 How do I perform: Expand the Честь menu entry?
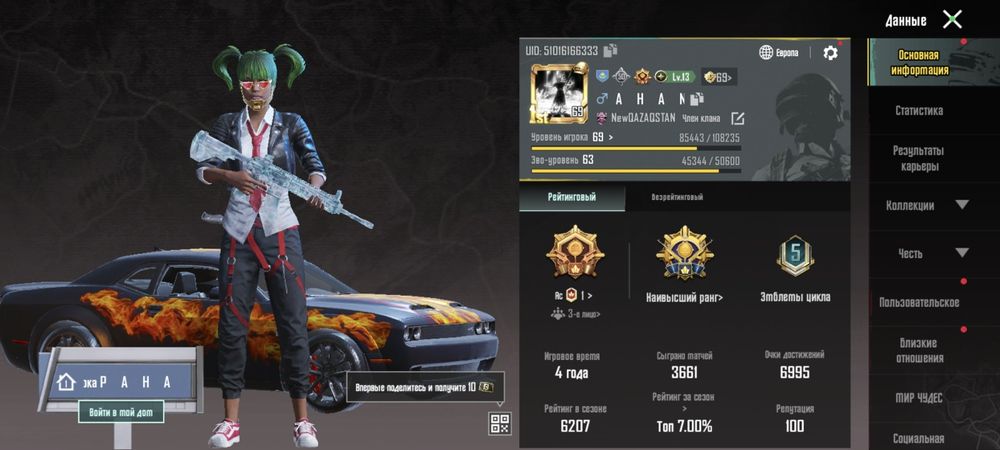point(925,253)
